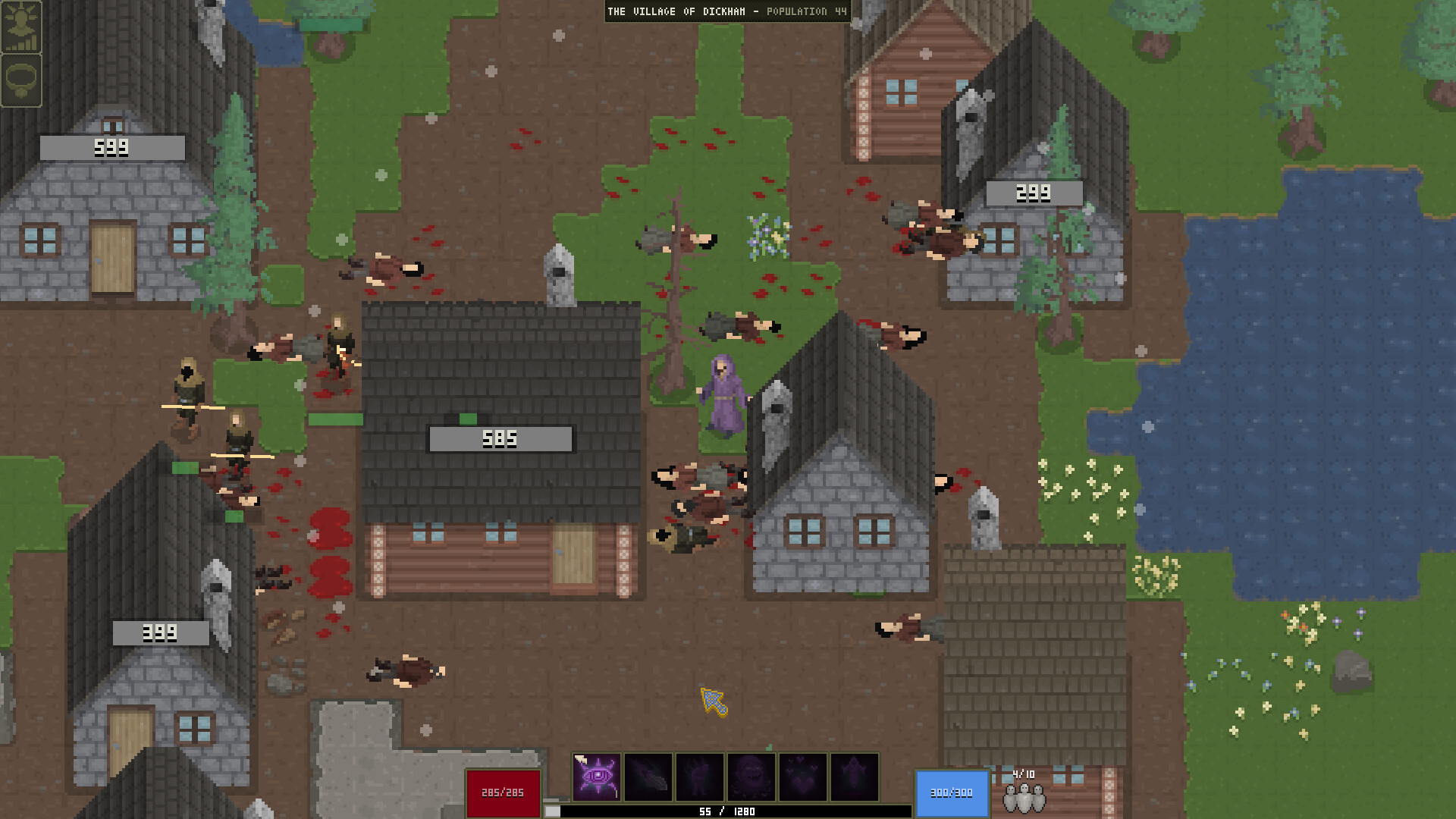1456x819 pixels.
Task: Click the 599 health label on the stone house
Action: click(112, 147)
